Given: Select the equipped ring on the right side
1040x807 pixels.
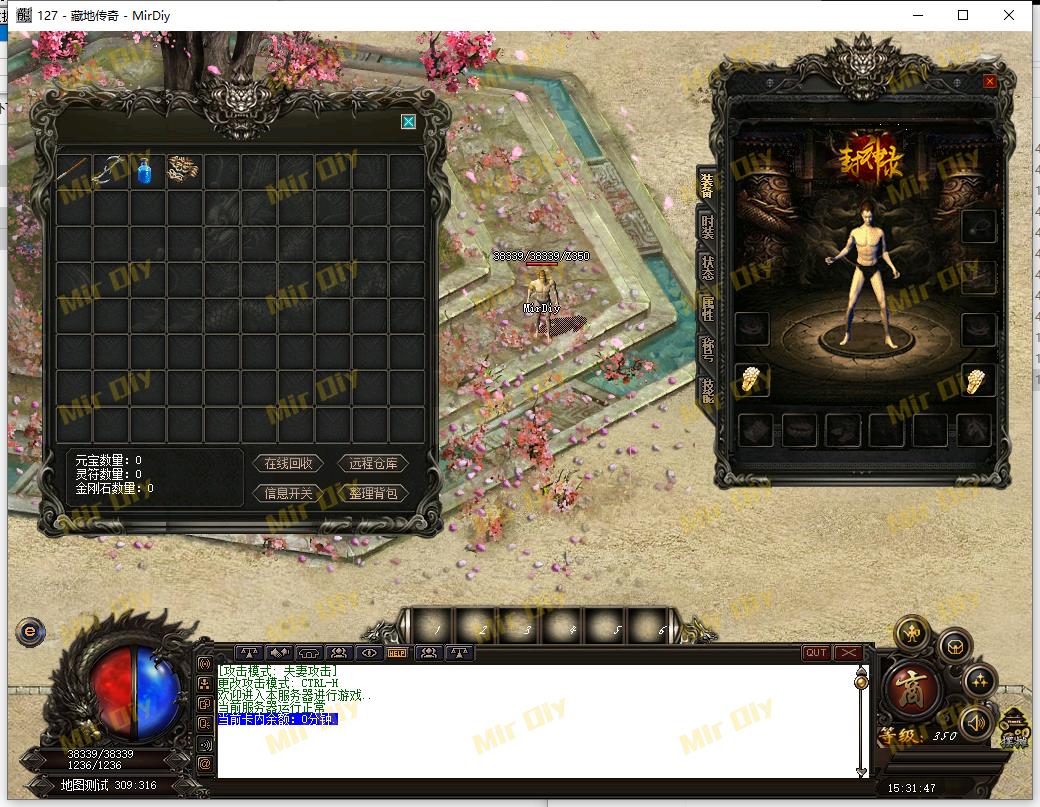Looking at the screenshot, I should tap(977, 380).
